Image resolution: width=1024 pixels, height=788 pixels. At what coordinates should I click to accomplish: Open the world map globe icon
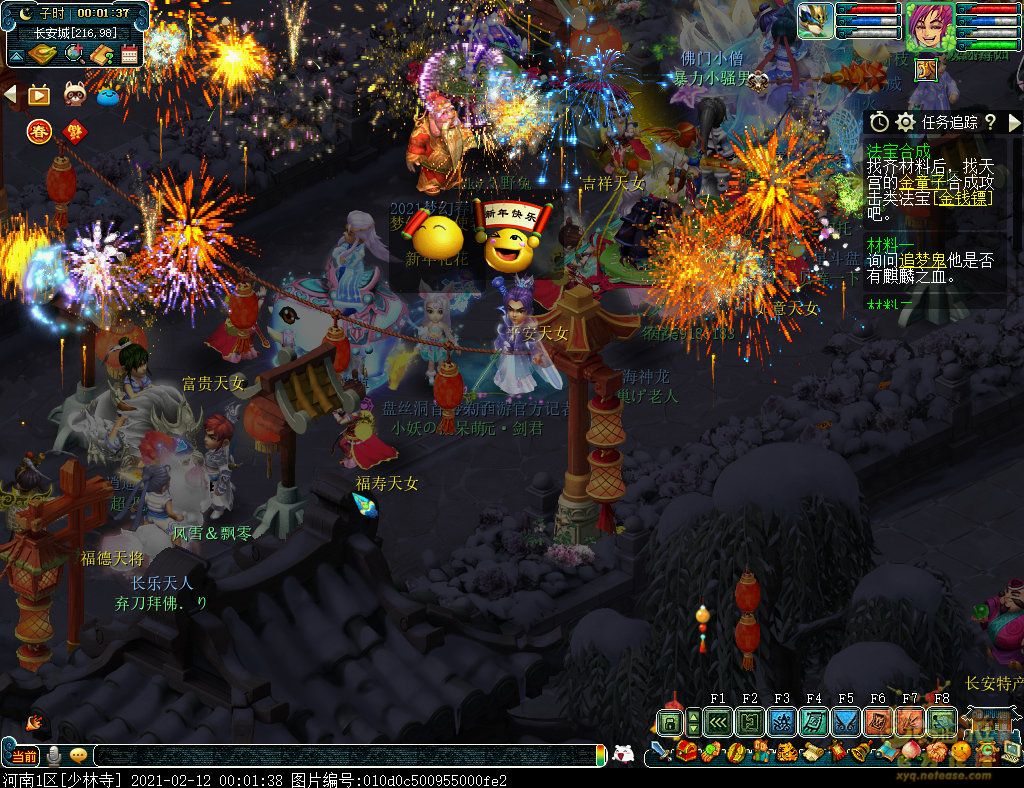point(73,54)
